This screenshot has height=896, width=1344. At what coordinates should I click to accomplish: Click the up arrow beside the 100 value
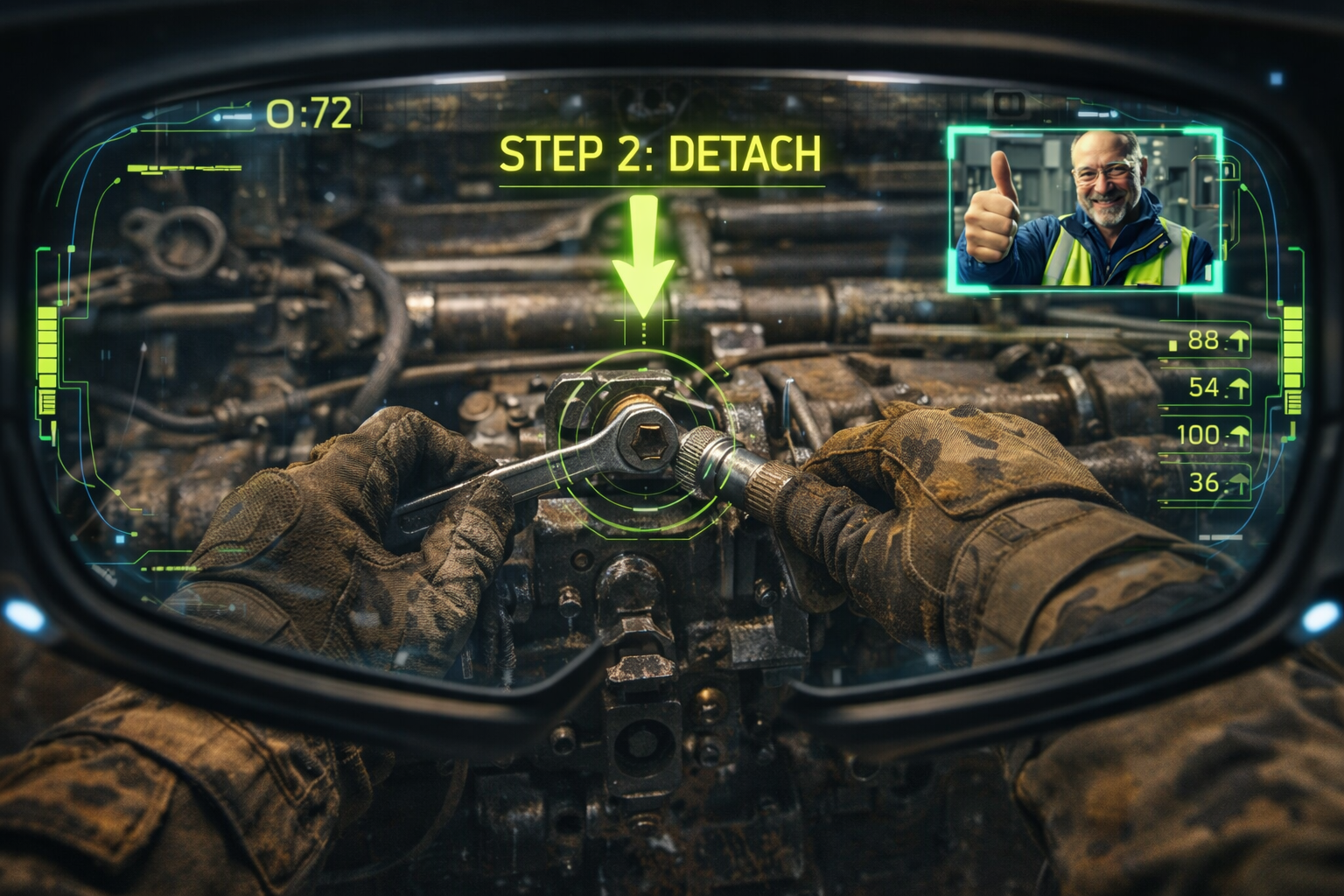(x=1239, y=435)
